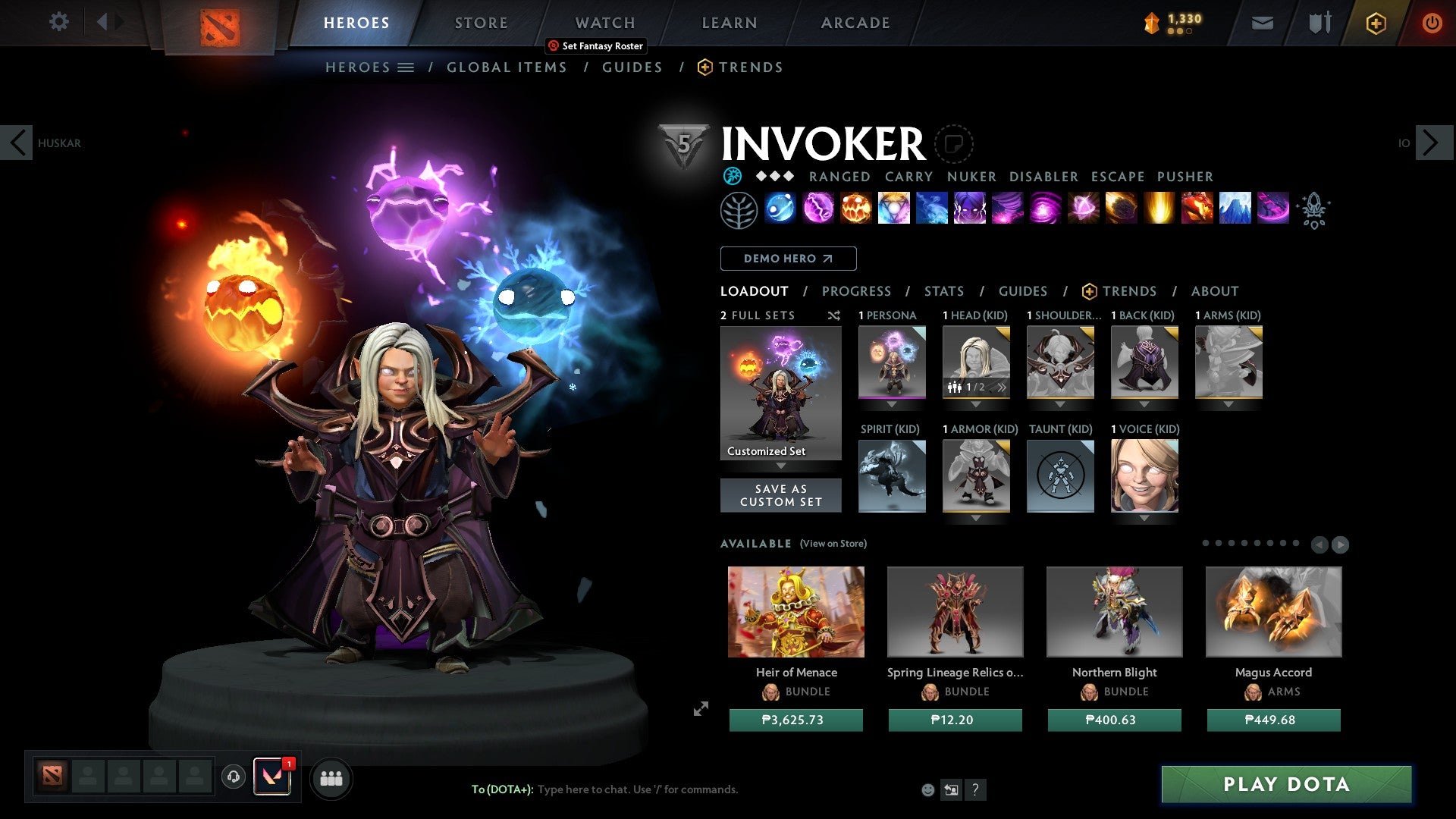
Task: Open the heroes hamburger menu
Action: (x=406, y=67)
